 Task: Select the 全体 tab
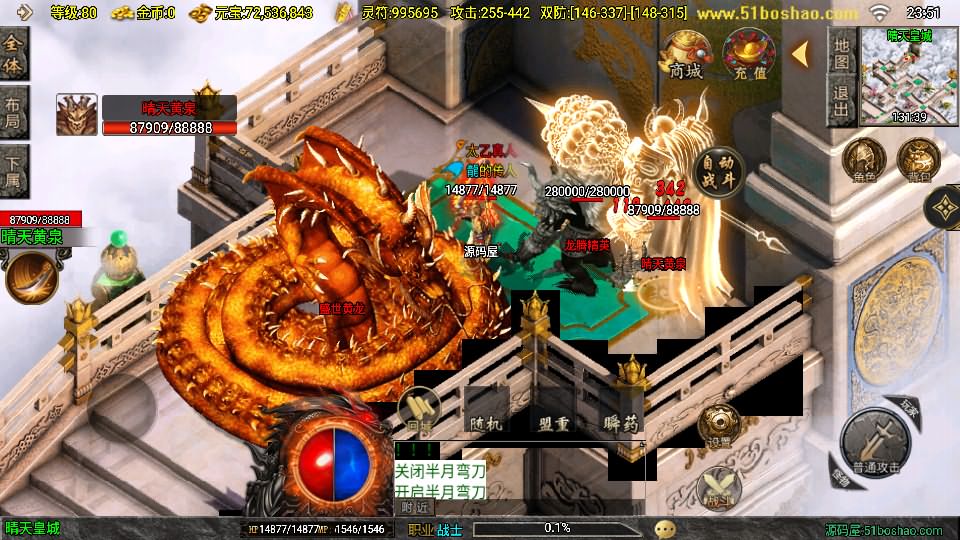[14, 53]
